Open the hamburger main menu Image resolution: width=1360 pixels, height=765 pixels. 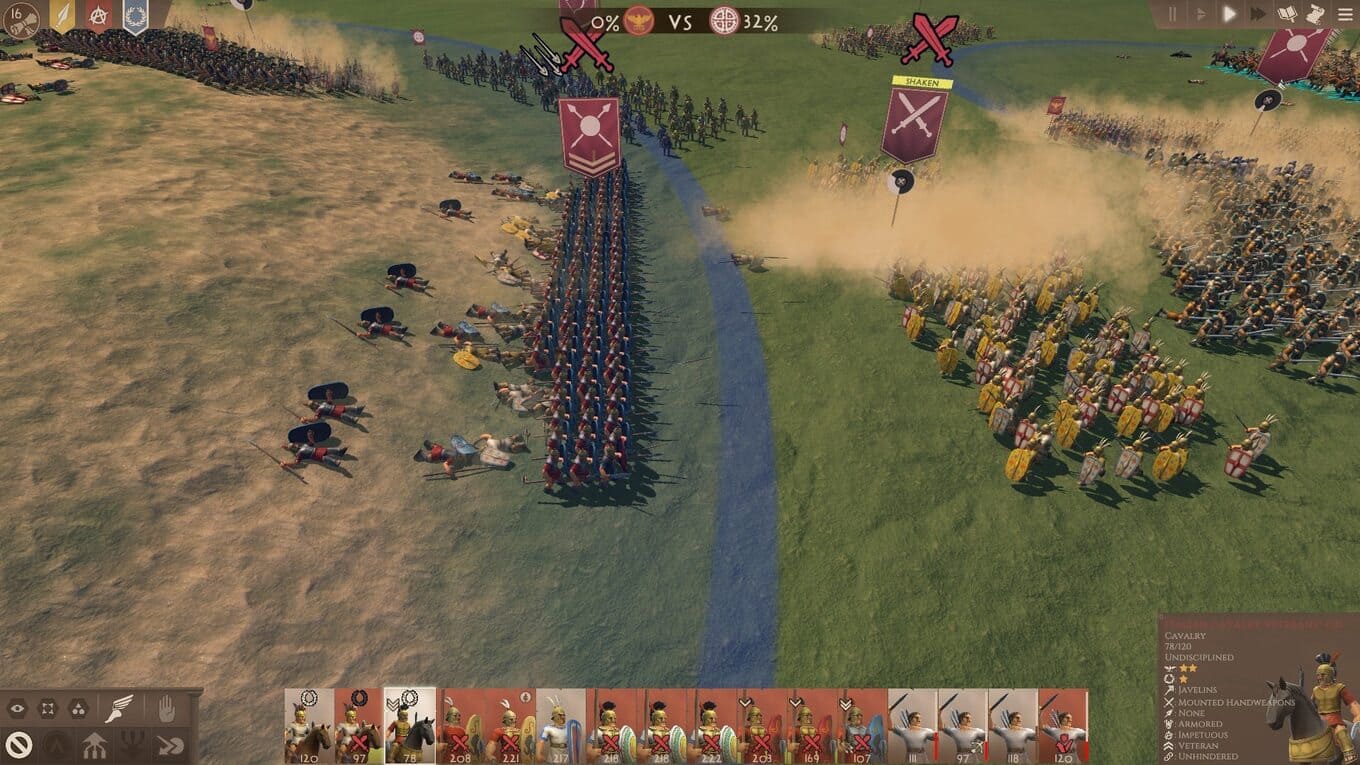[1343, 14]
